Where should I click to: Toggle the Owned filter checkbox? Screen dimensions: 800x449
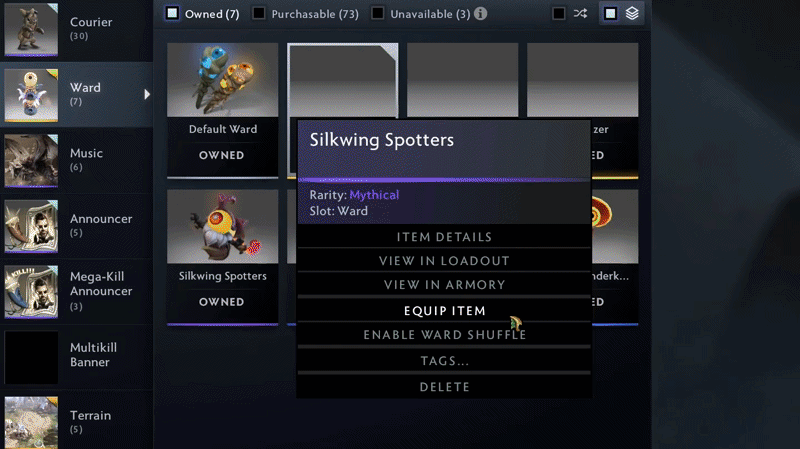pyautogui.click(x=173, y=14)
